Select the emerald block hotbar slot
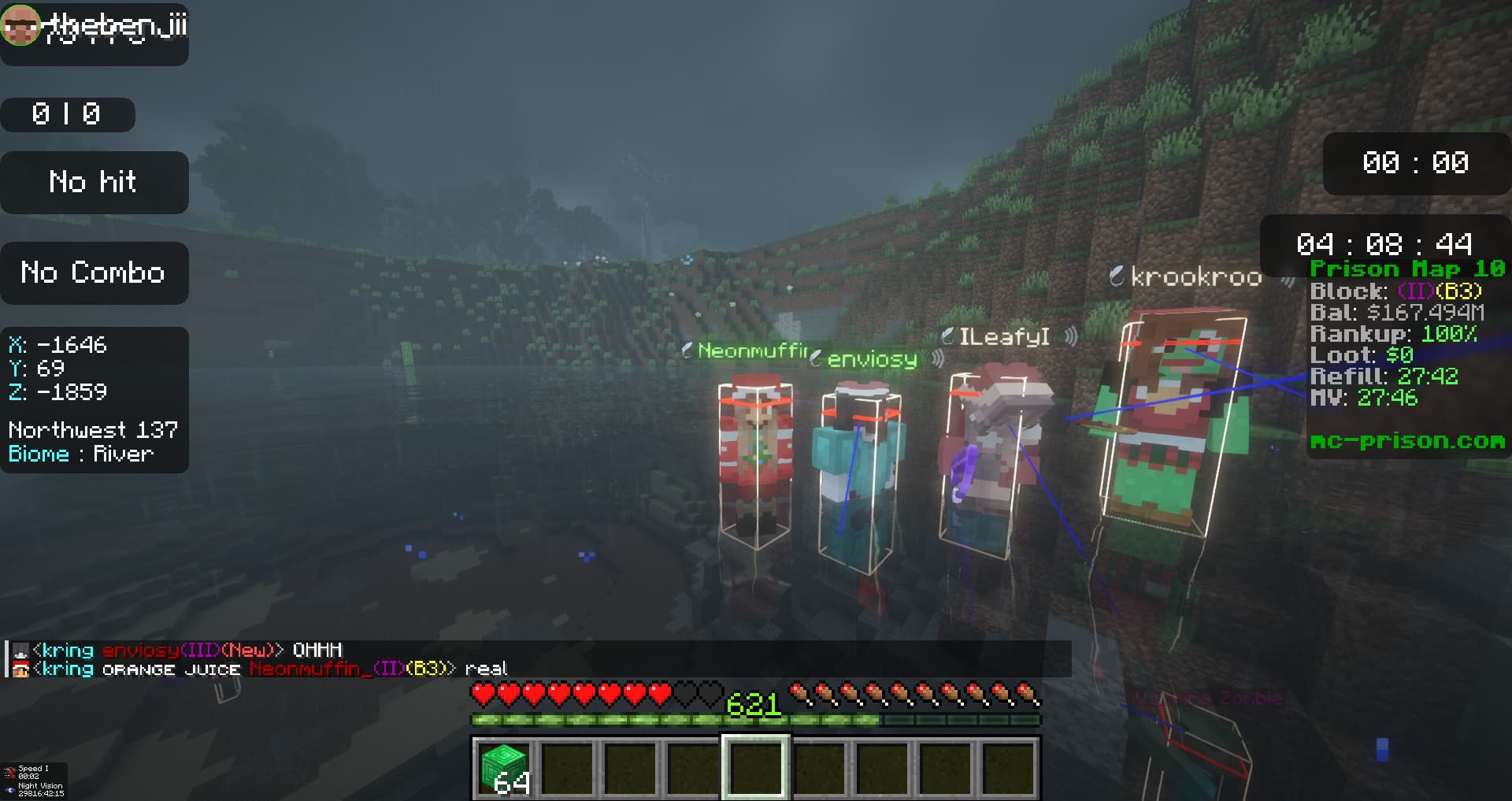1512x801 pixels. 504,768
